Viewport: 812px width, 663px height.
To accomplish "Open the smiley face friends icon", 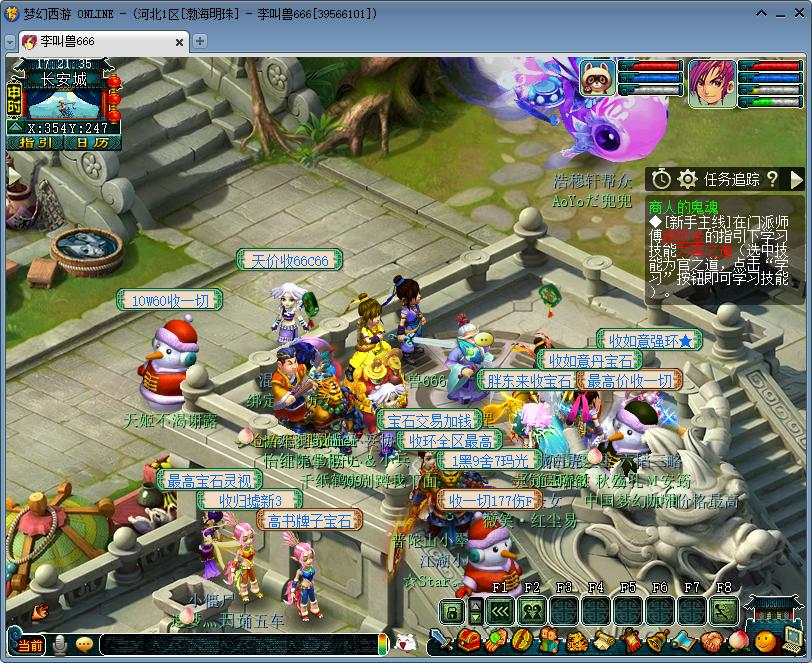I will coord(764,641).
